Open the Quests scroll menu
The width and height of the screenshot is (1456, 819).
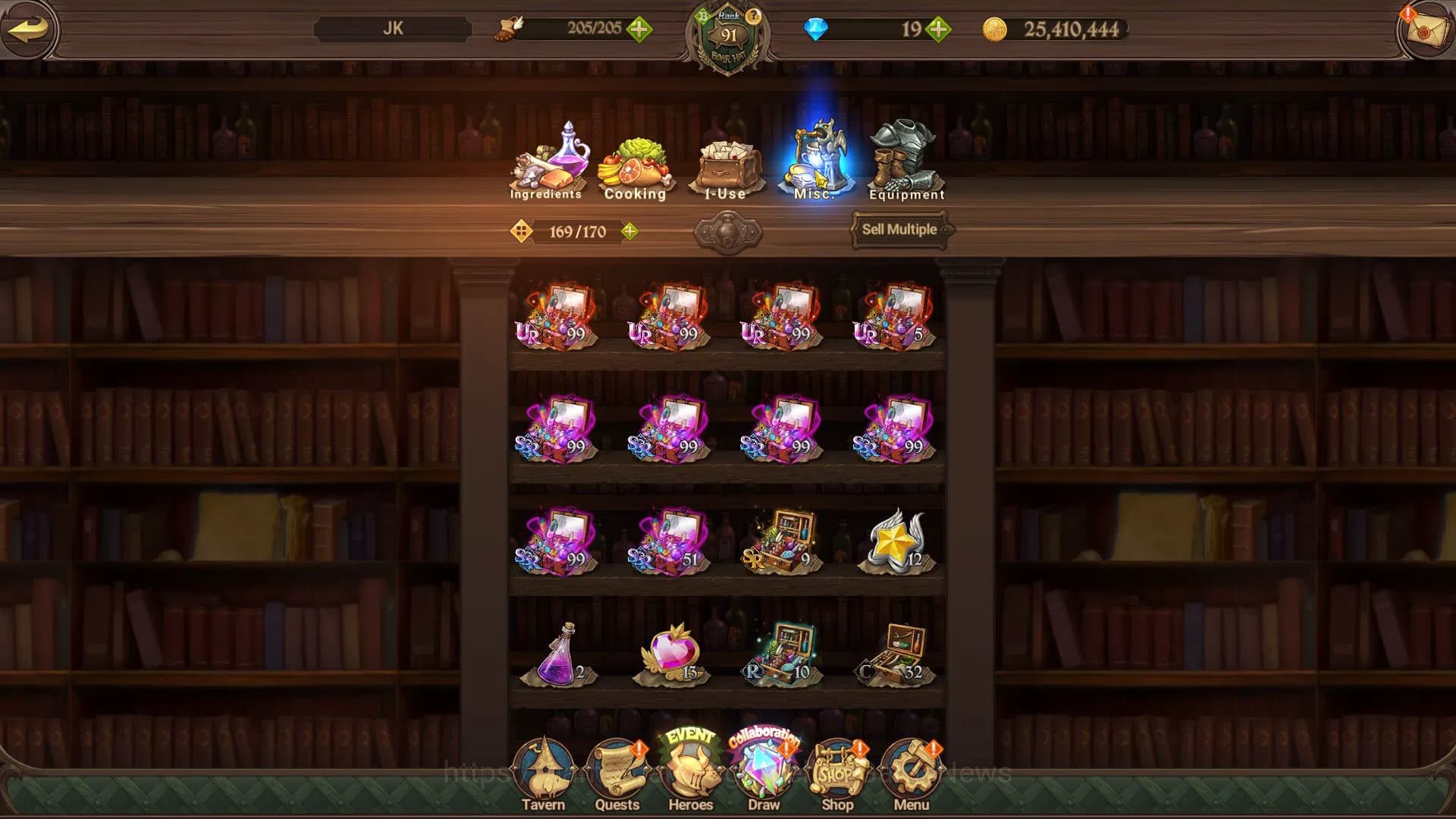[x=617, y=775]
